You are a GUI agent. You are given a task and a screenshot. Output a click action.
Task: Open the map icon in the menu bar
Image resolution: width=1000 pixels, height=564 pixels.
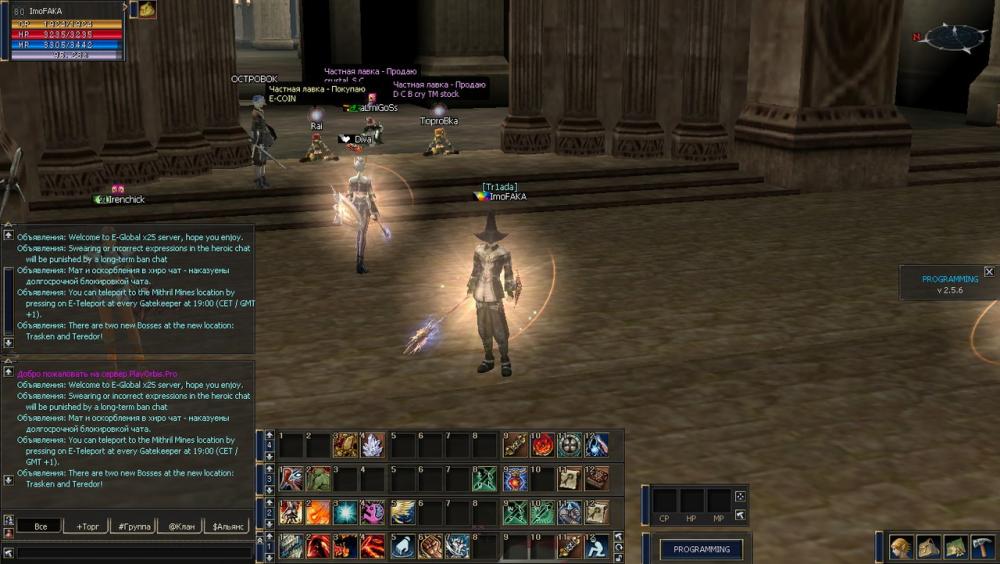pyautogui.click(x=953, y=547)
